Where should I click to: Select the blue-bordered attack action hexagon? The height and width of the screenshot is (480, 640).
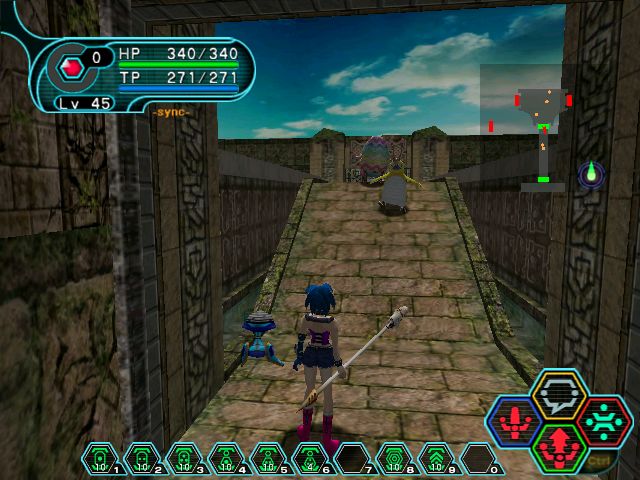(514, 421)
